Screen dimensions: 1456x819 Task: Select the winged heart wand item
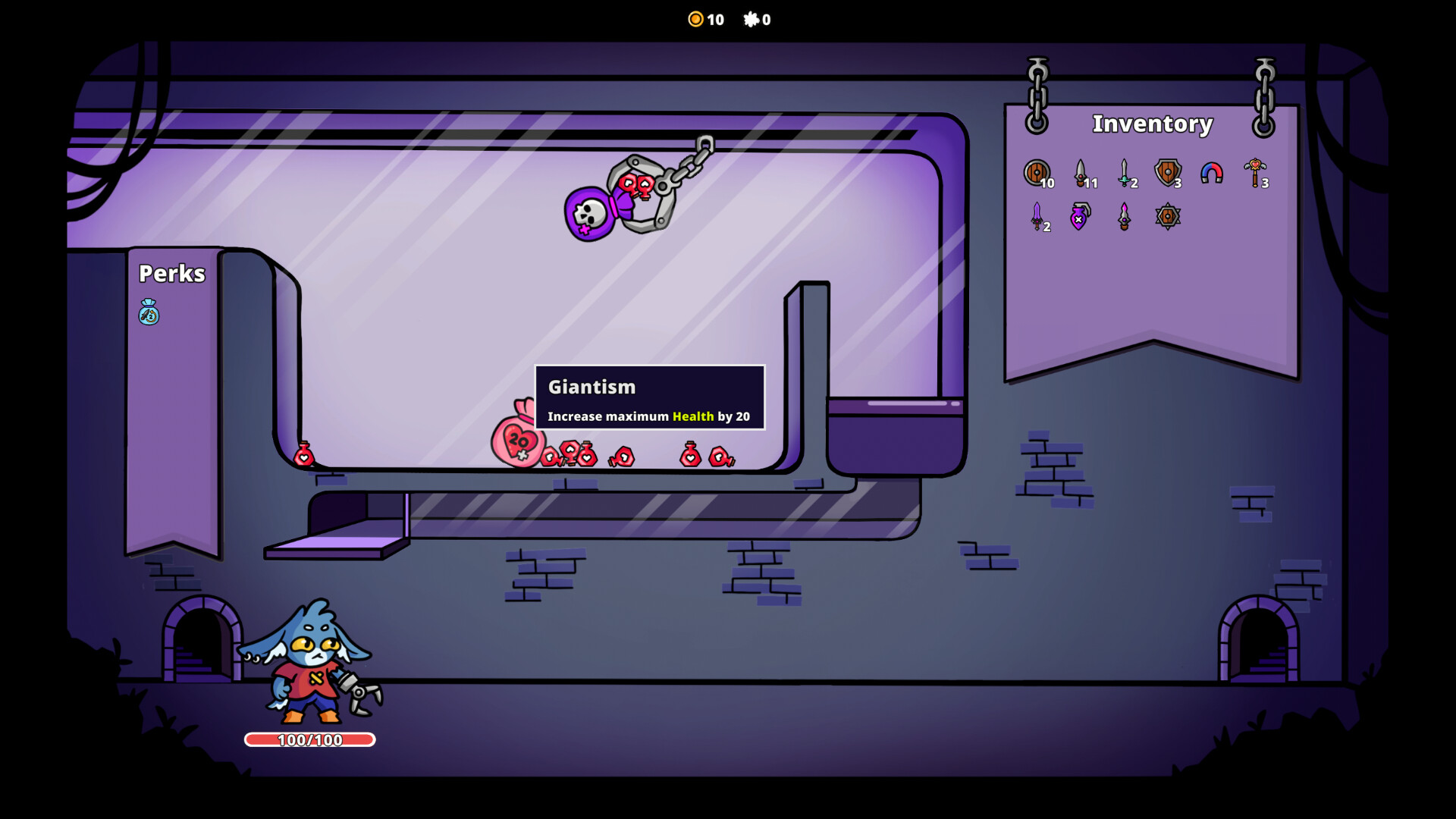click(1254, 171)
